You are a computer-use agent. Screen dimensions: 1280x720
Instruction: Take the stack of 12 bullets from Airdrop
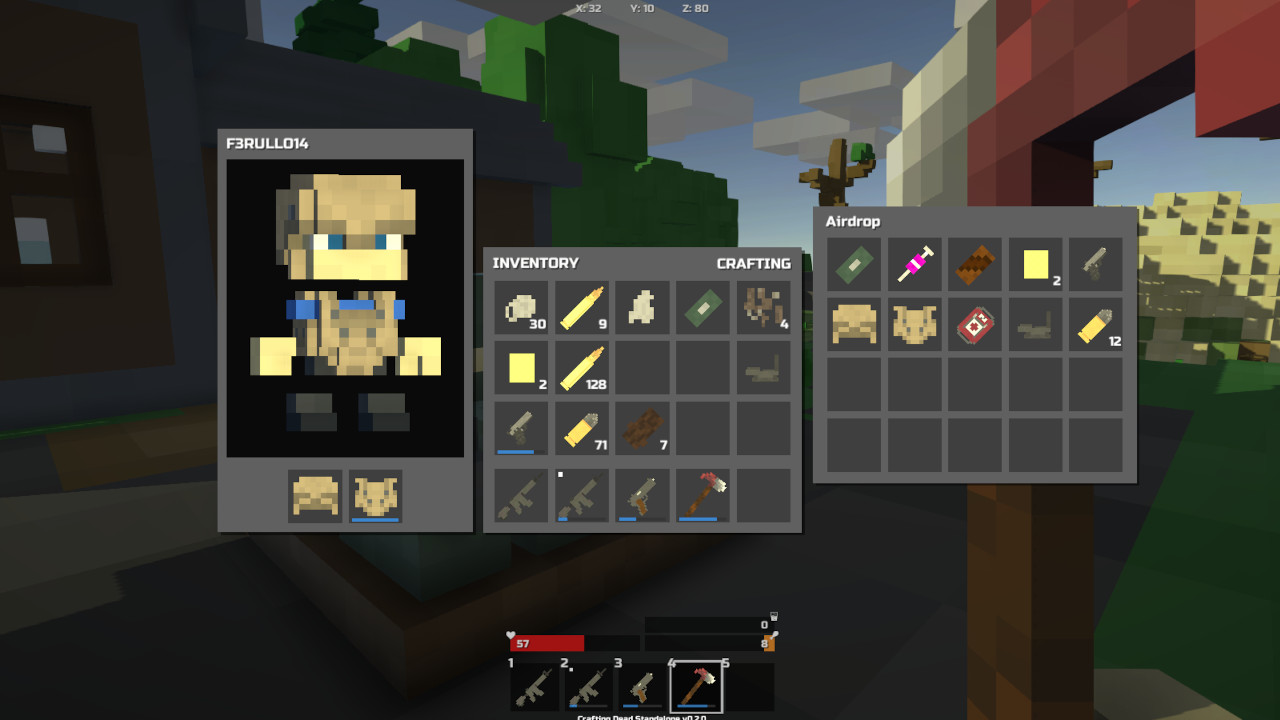[1094, 324]
